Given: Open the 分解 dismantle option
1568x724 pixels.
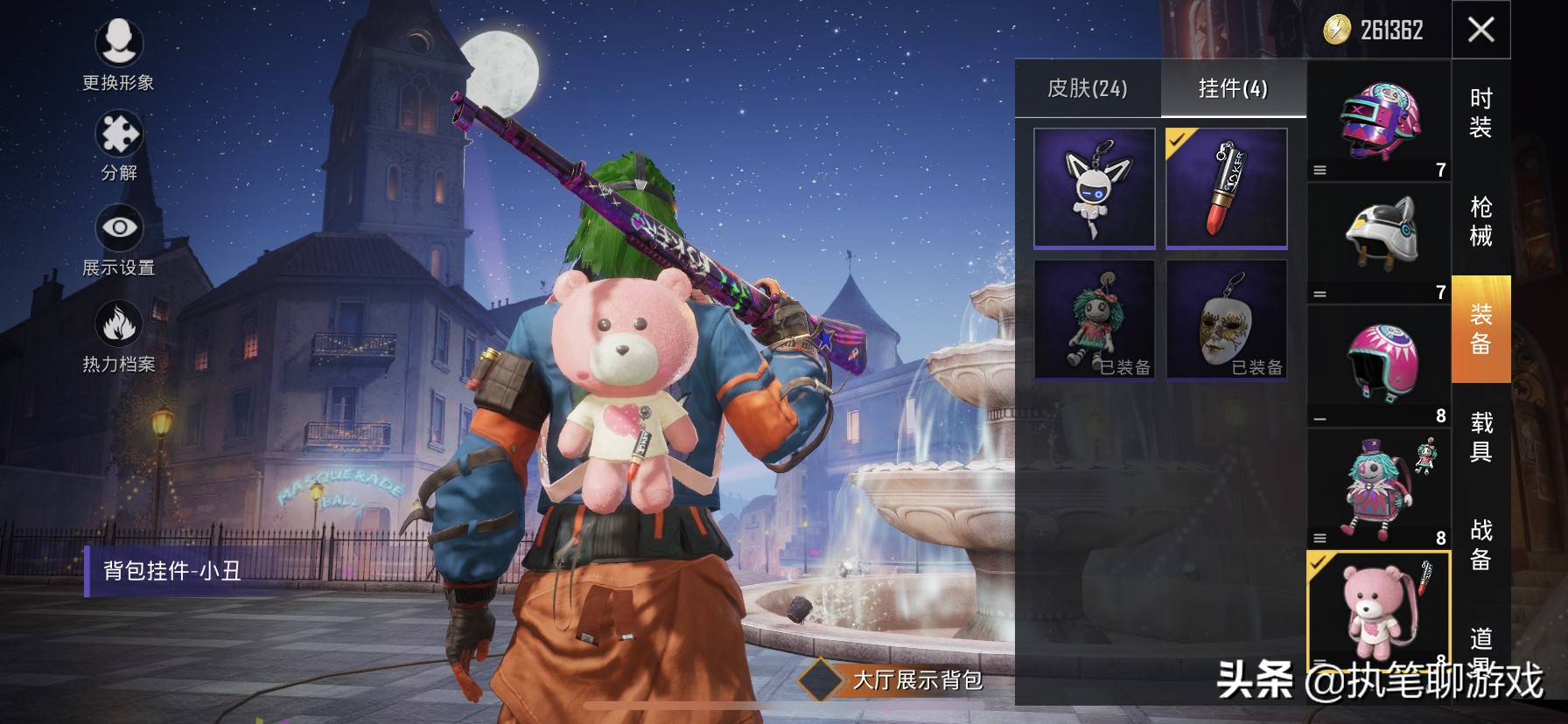Looking at the screenshot, I should [119, 145].
